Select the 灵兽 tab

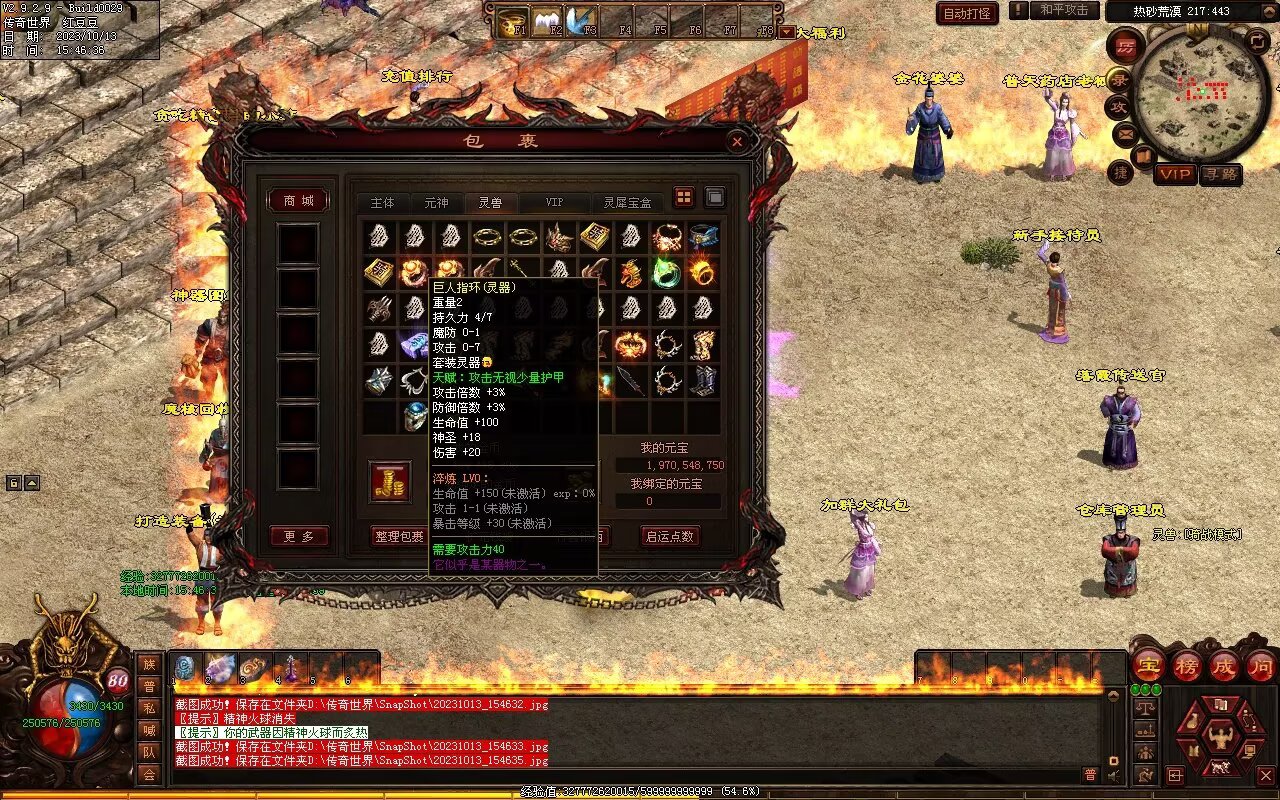[x=490, y=202]
